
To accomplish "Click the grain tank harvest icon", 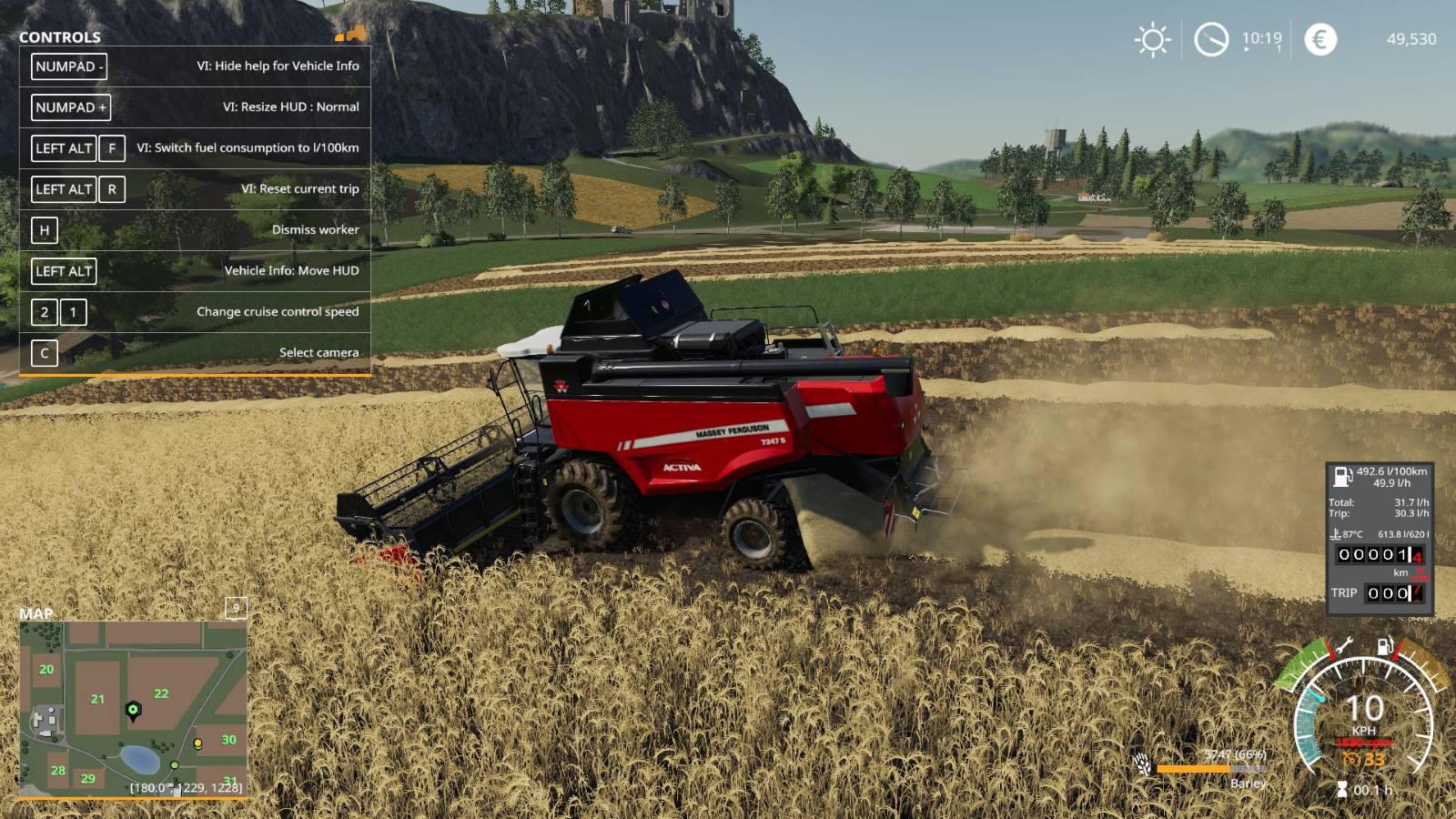I will click(1143, 764).
